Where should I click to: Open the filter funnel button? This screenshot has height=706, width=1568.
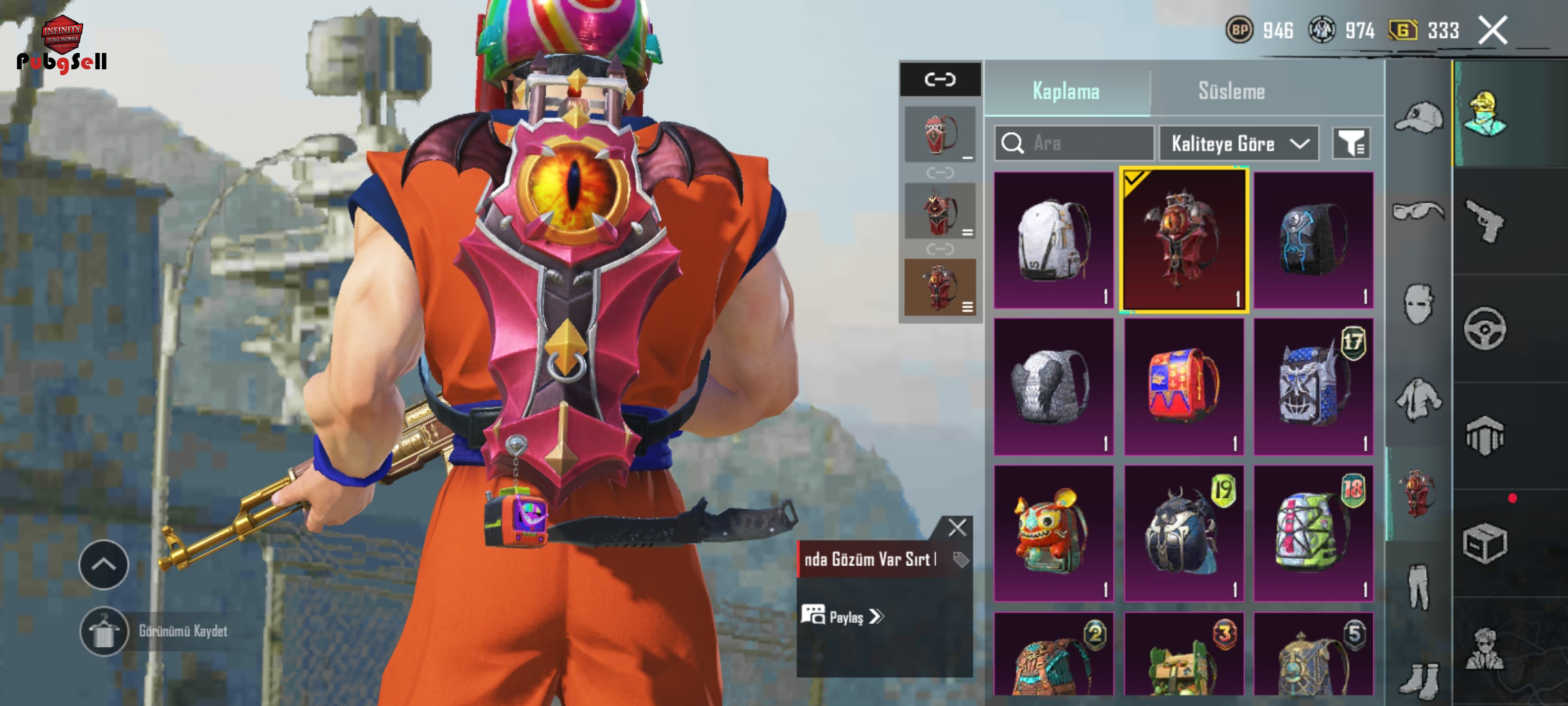1350,143
